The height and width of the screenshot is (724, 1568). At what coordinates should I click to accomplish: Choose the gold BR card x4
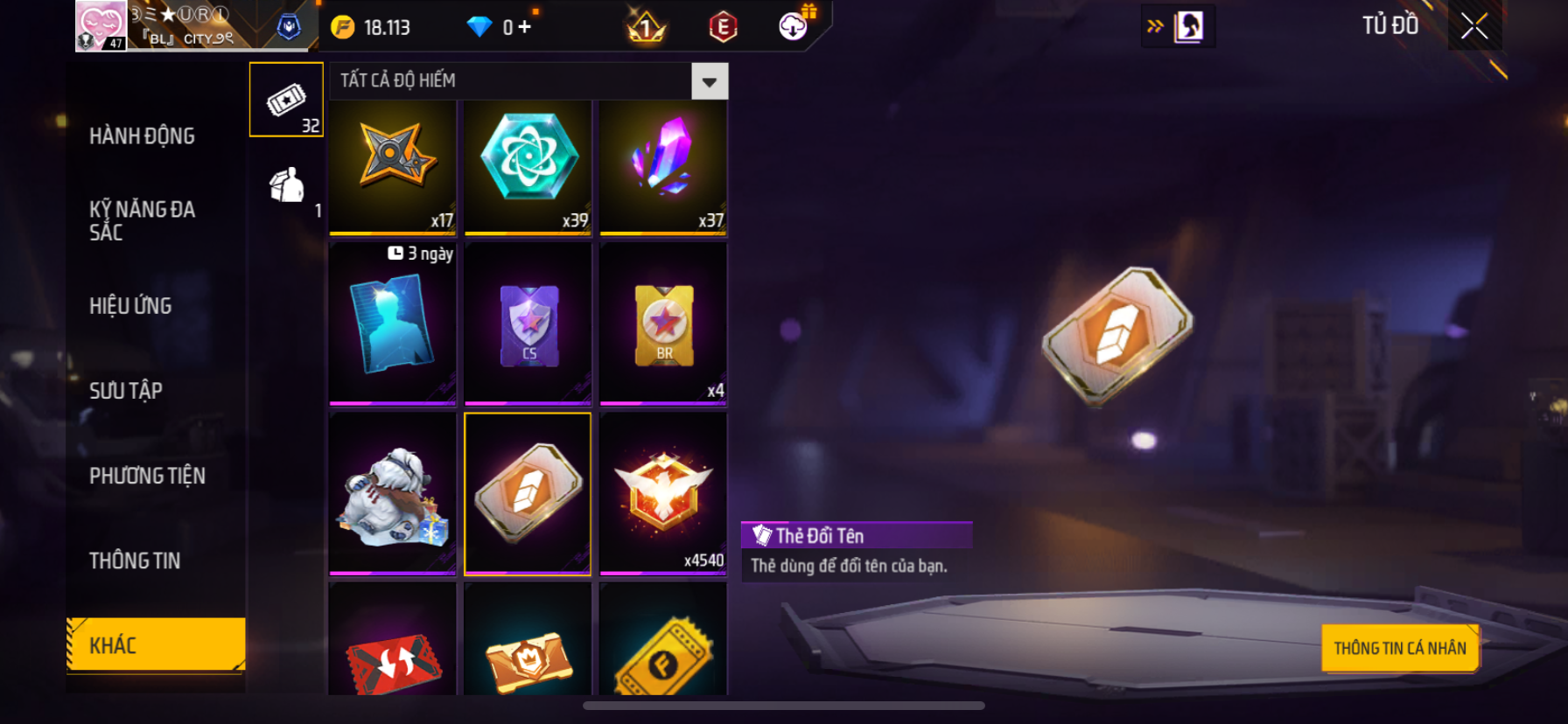tap(663, 324)
